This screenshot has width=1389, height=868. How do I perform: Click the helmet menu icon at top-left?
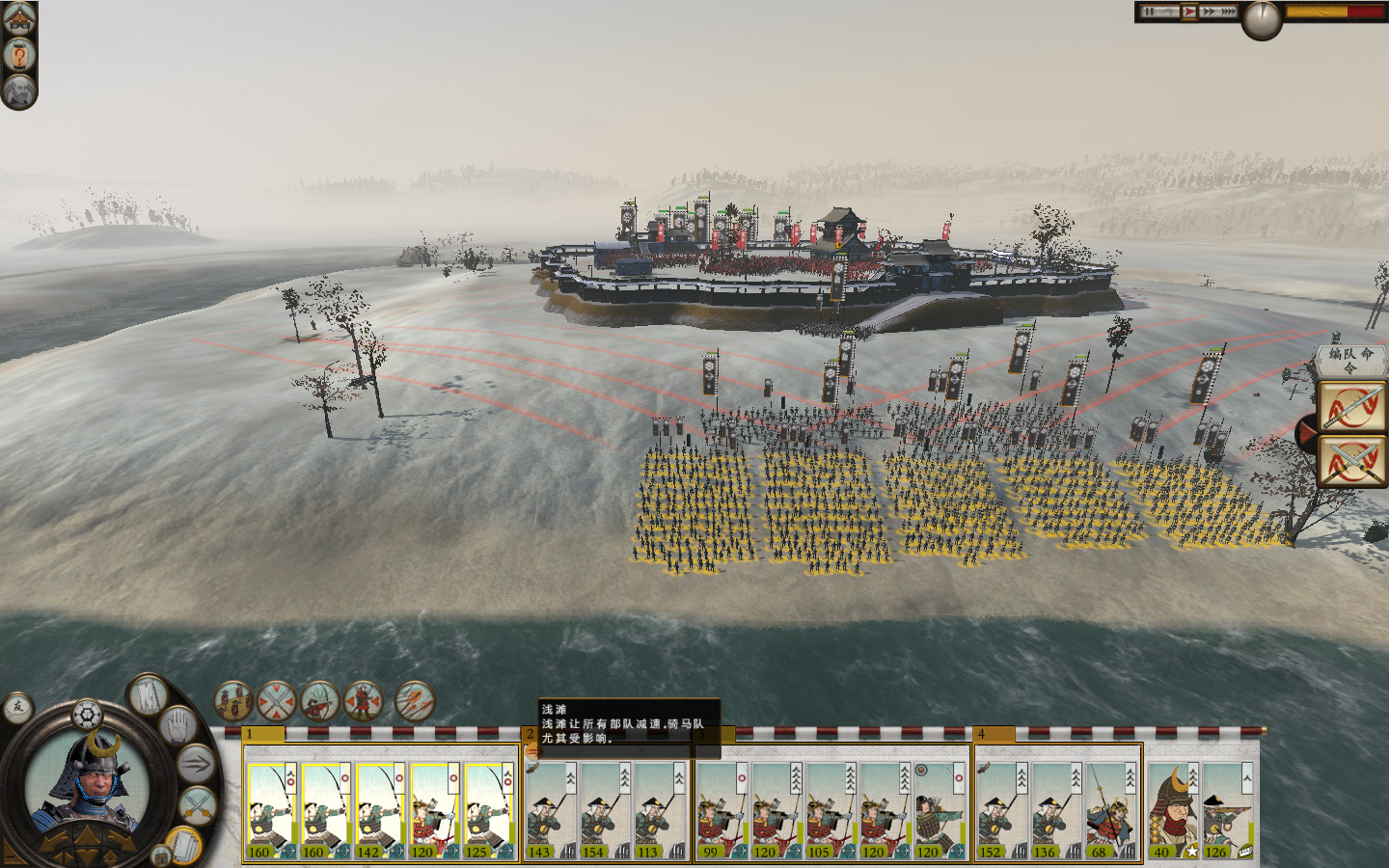pyautogui.click(x=18, y=16)
